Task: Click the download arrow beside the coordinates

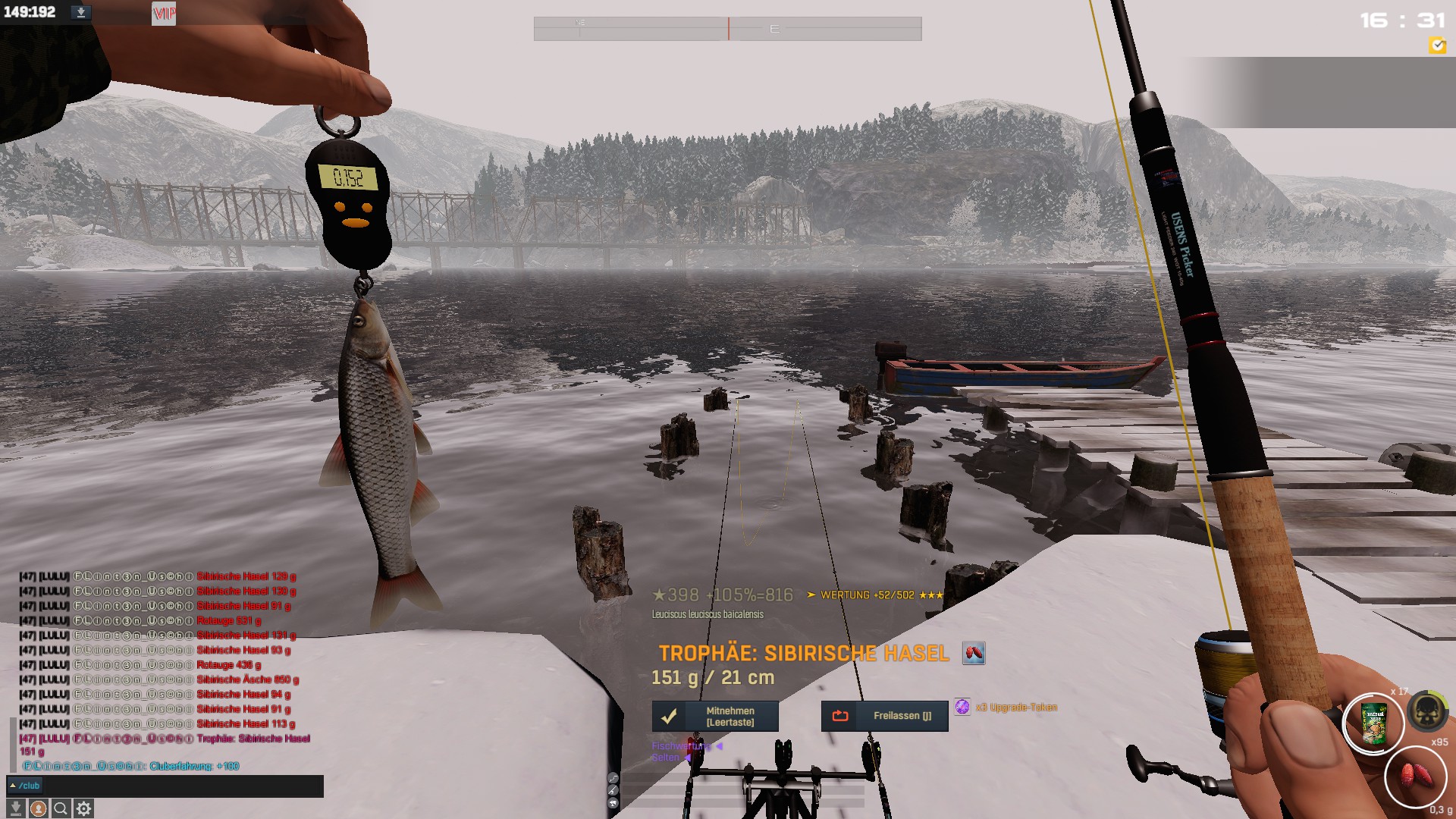Action: (80, 12)
